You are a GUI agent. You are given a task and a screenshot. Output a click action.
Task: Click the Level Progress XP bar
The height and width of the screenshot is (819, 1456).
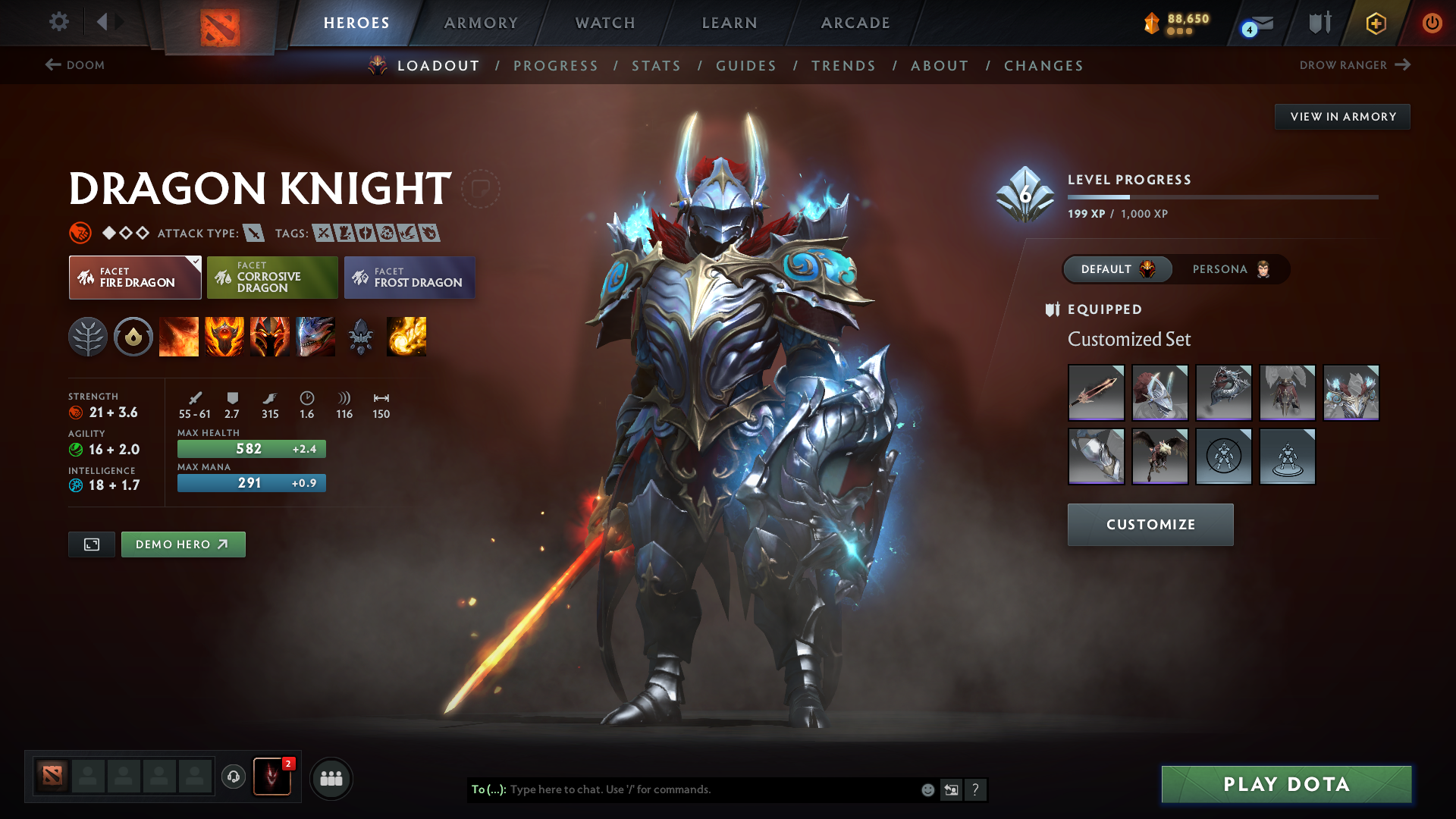point(1223,196)
